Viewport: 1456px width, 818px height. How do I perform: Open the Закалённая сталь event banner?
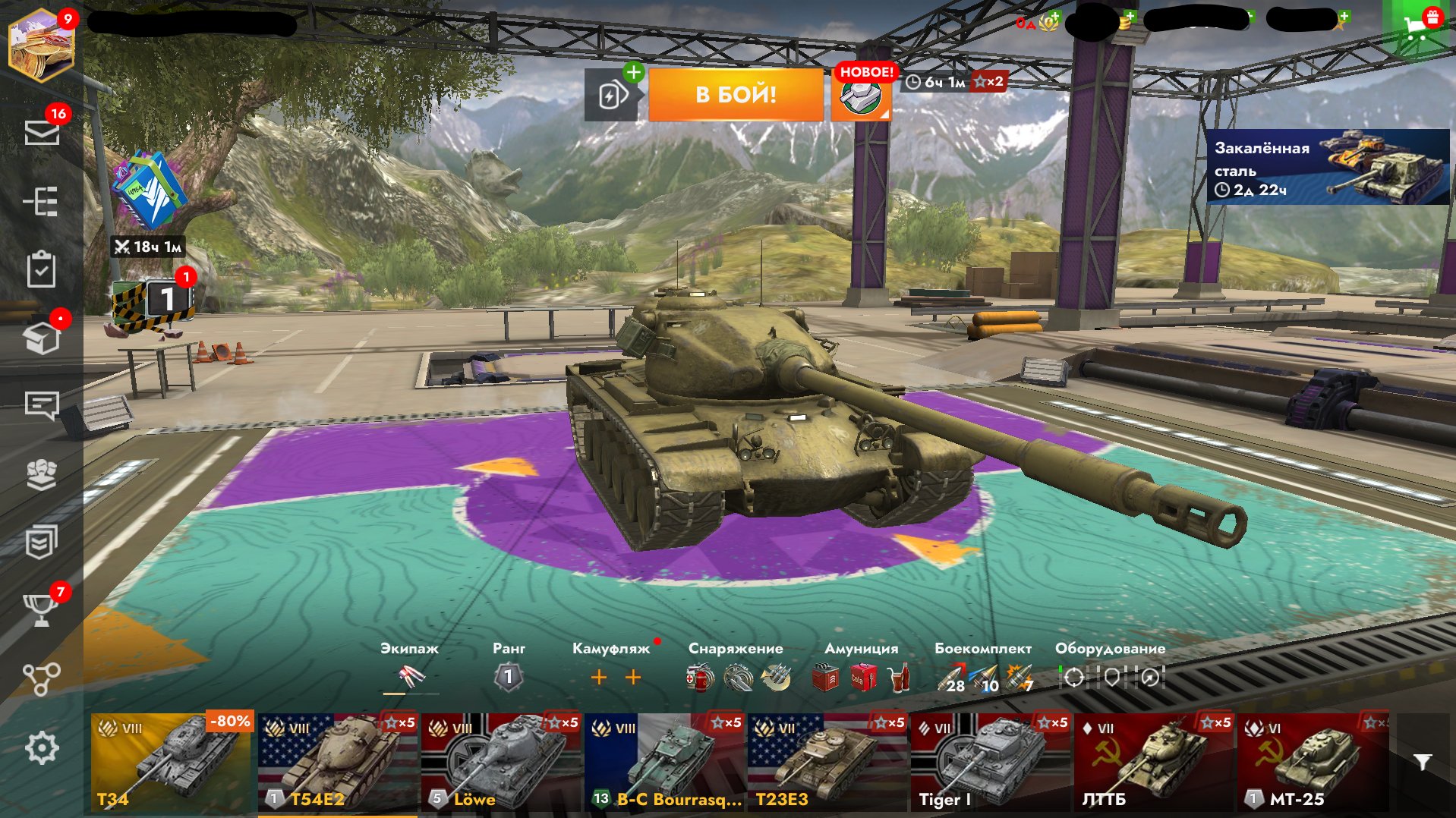click(x=1328, y=167)
